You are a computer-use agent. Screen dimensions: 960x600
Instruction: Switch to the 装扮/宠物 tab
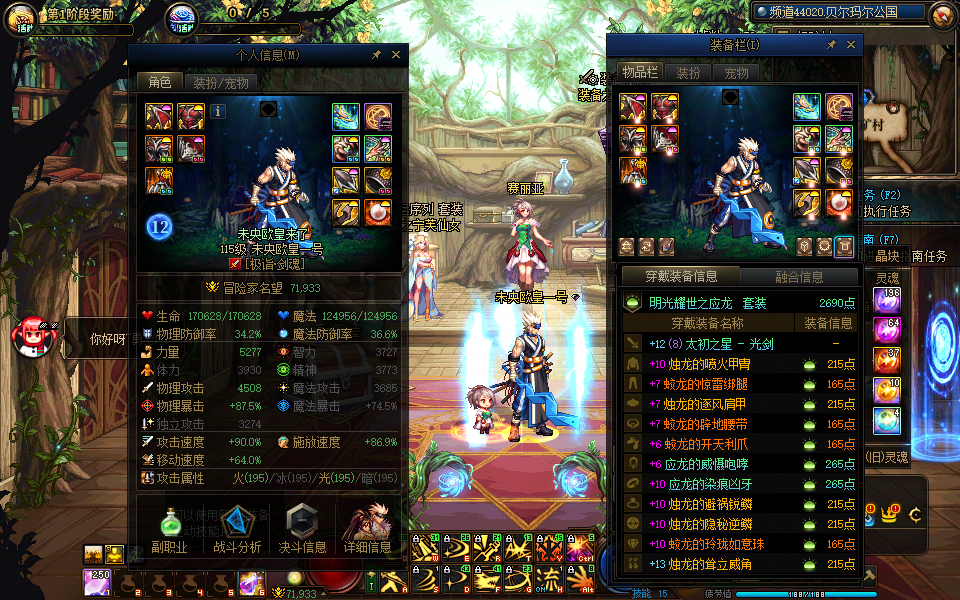(x=220, y=83)
